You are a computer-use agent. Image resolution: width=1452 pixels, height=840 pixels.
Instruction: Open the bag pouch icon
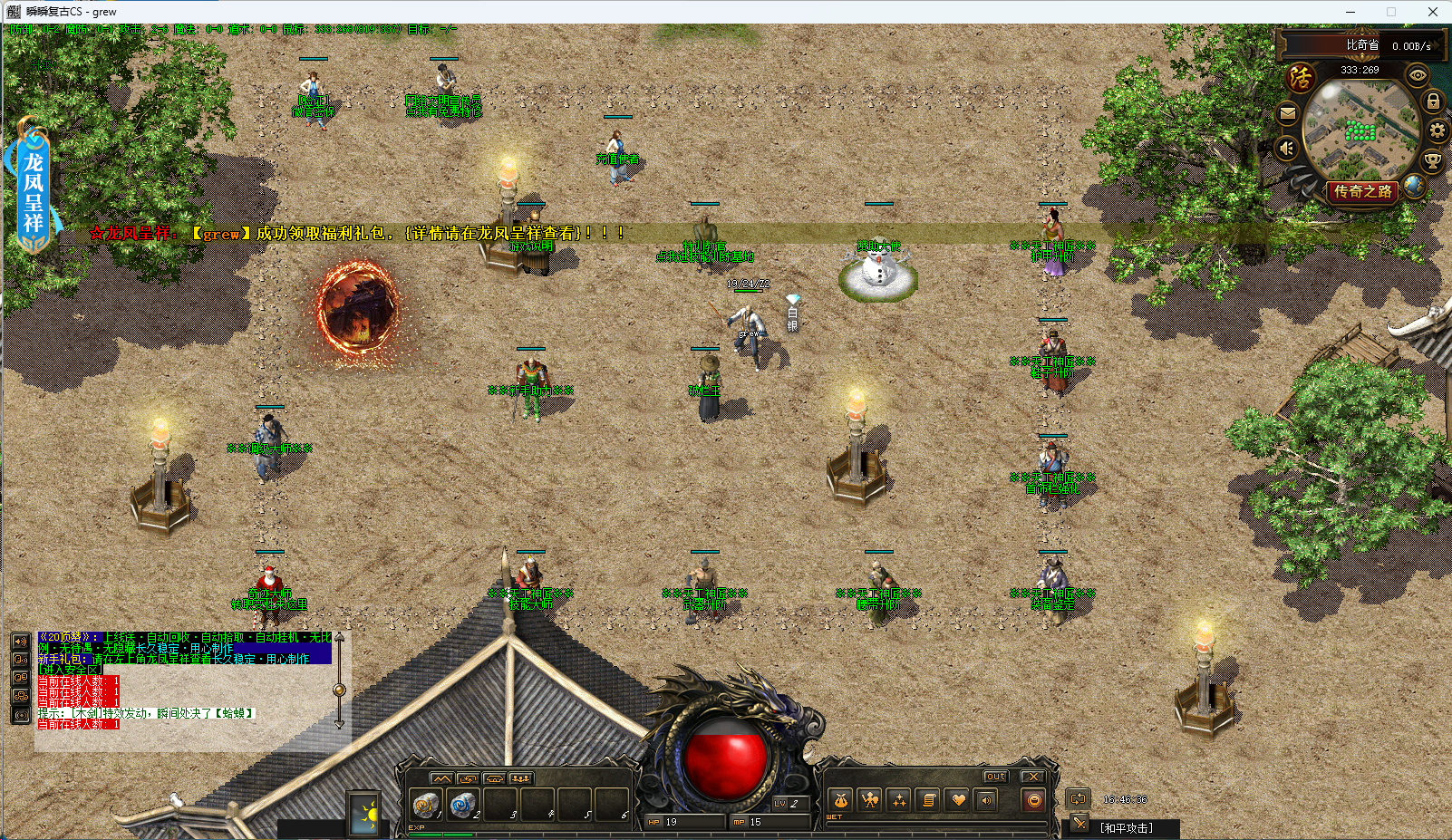pos(840,800)
